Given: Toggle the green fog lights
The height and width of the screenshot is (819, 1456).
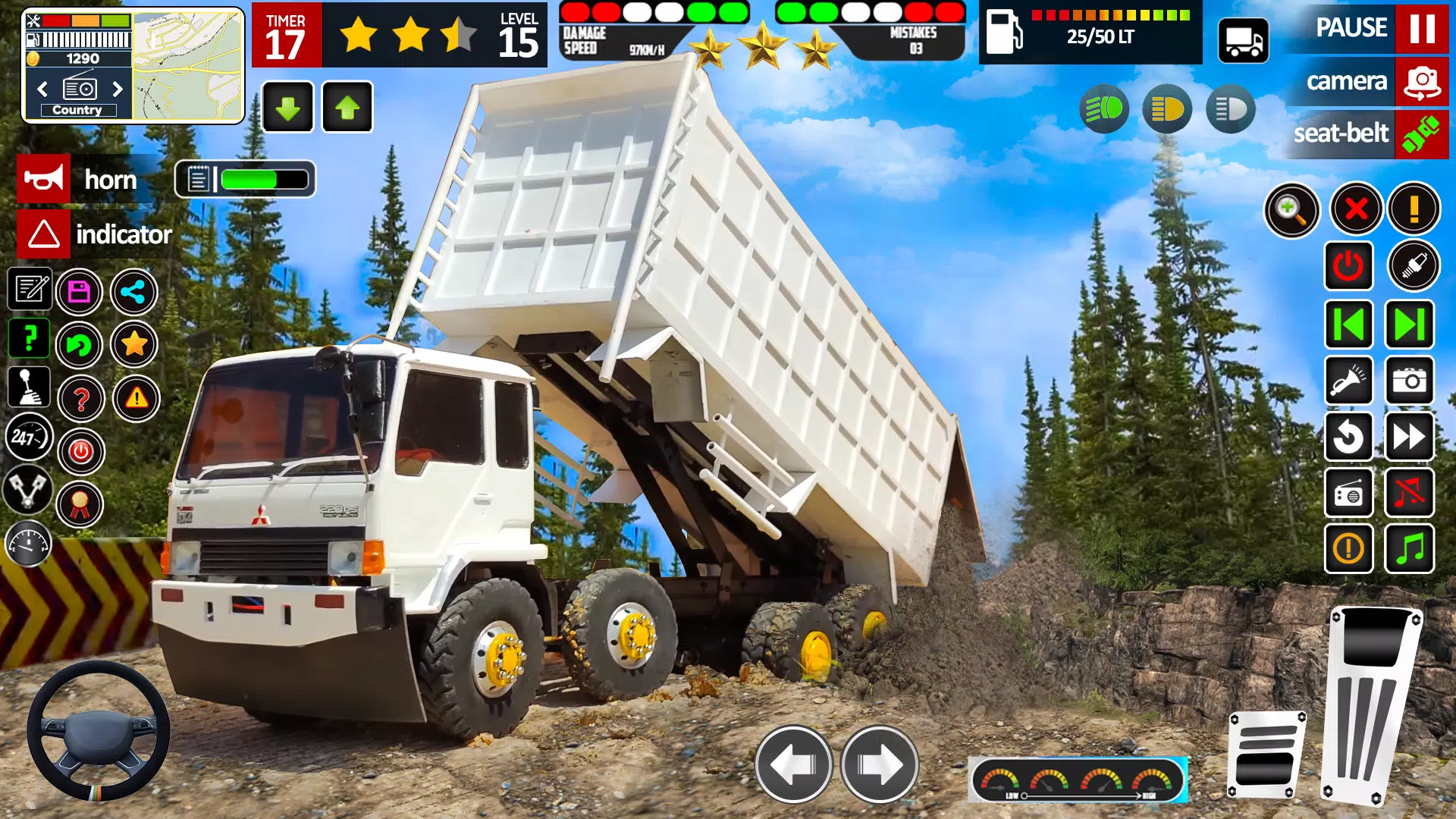Looking at the screenshot, I should (x=1104, y=110).
